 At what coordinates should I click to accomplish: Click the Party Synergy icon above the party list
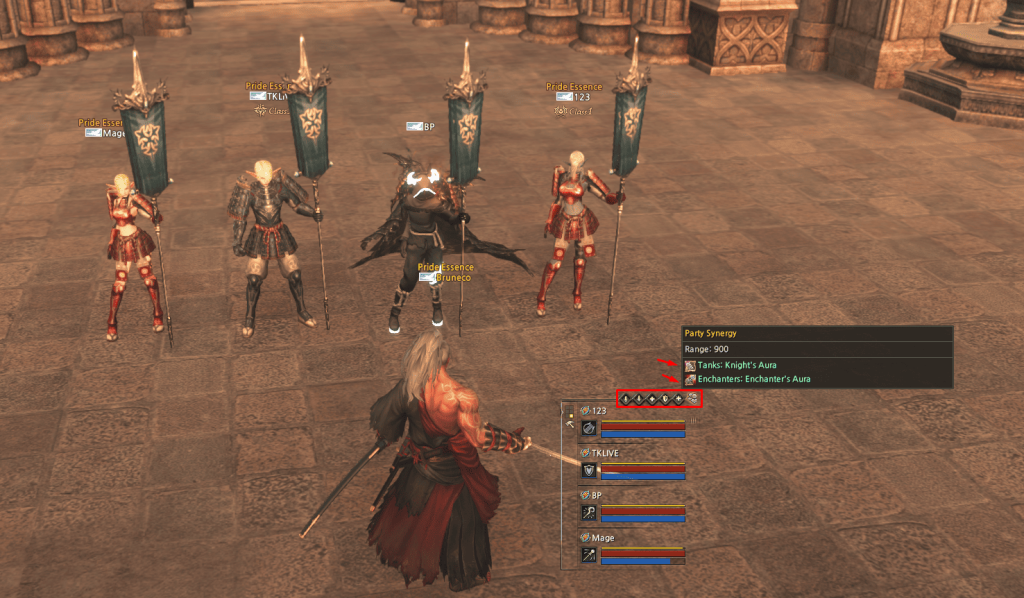pyautogui.click(x=692, y=399)
